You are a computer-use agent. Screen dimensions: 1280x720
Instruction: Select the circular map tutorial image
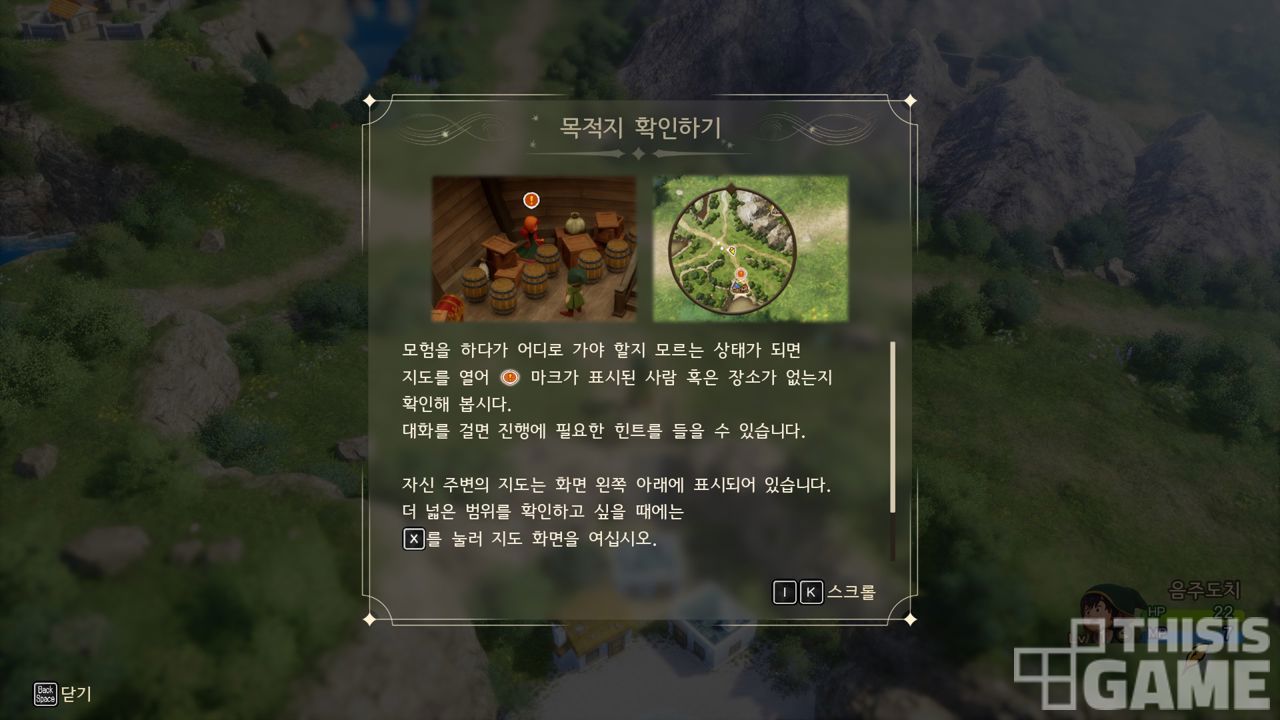750,249
